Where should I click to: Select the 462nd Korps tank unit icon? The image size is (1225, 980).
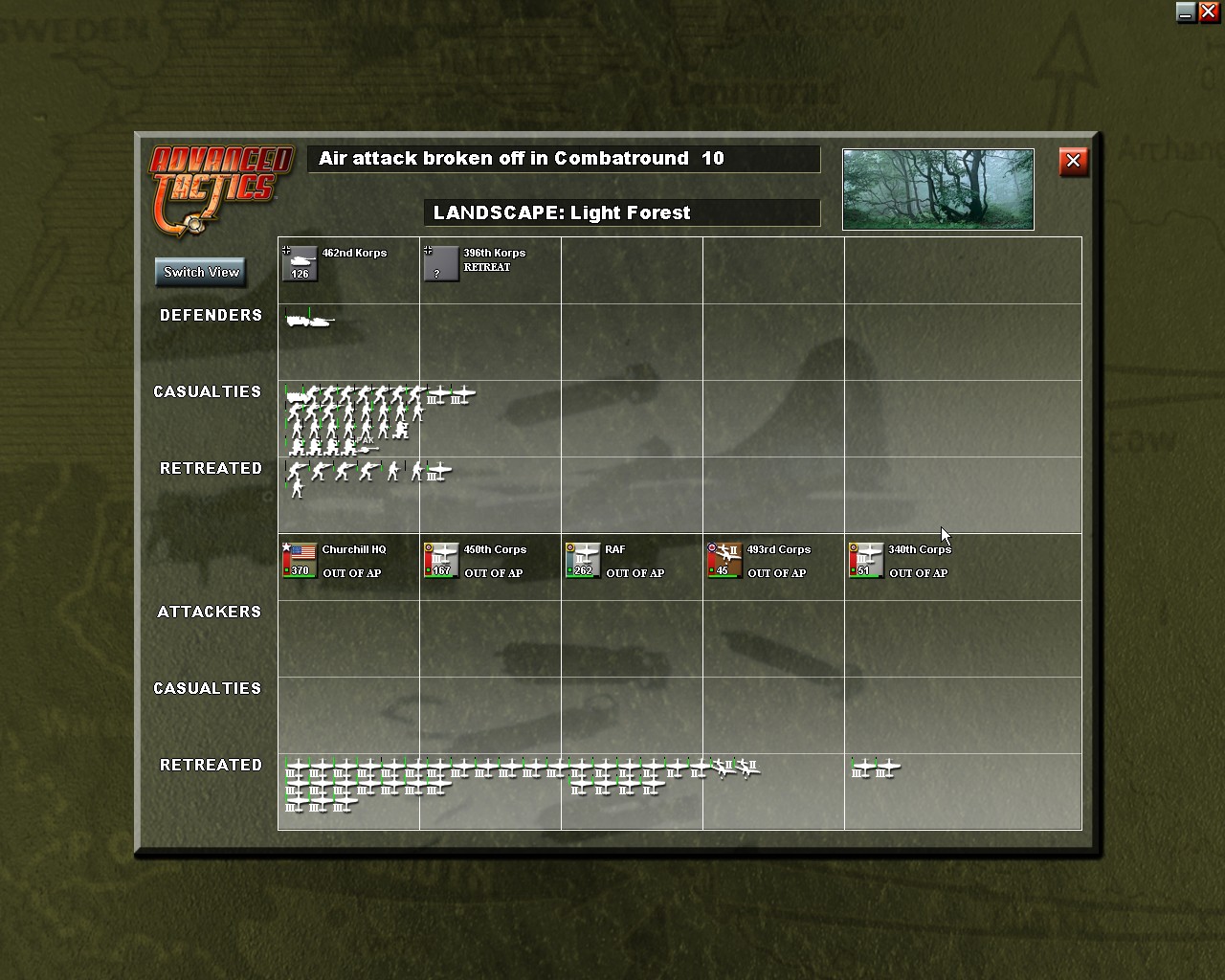[x=300, y=263]
